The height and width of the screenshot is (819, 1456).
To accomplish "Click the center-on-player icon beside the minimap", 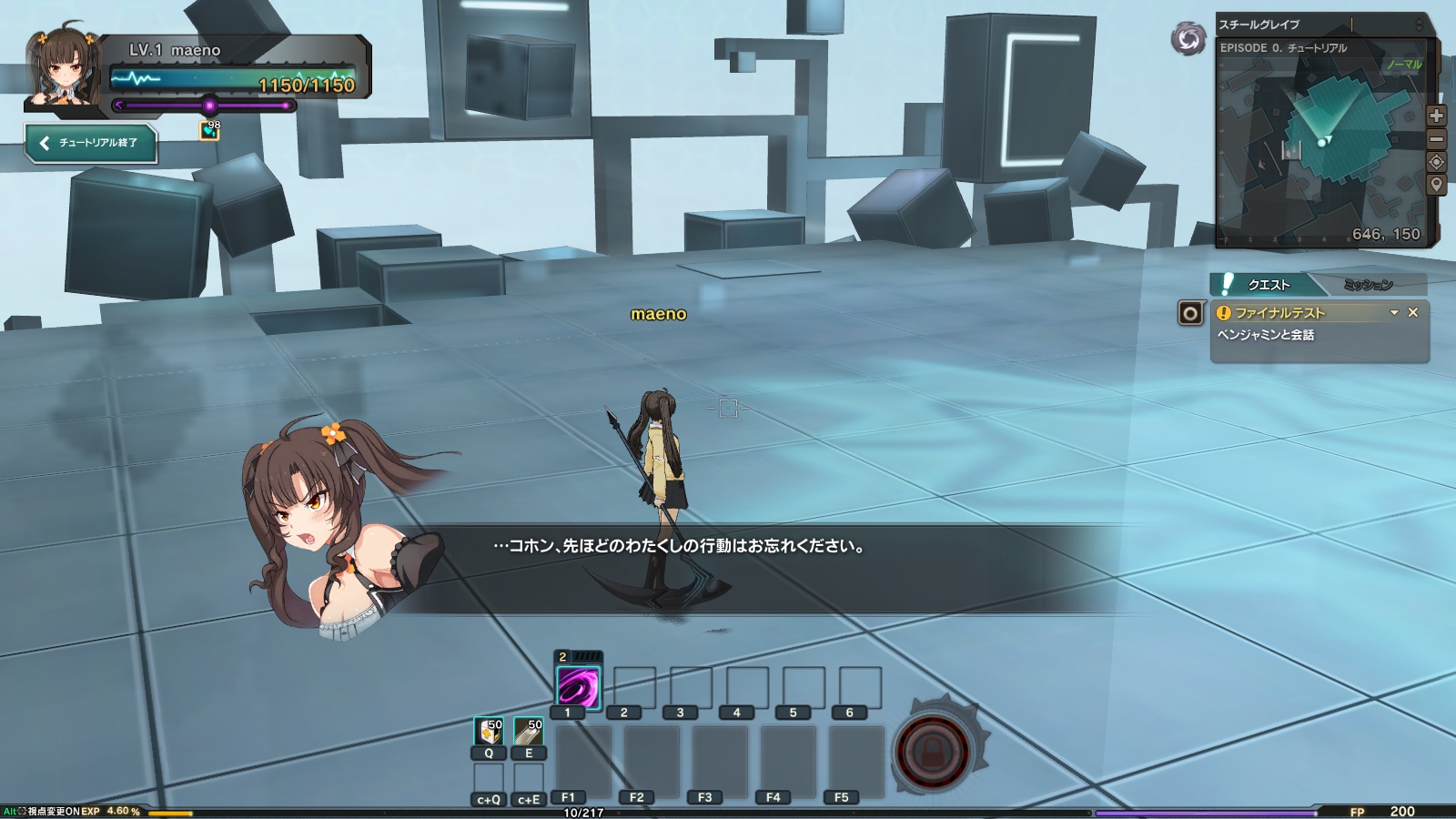I will 1435,162.
